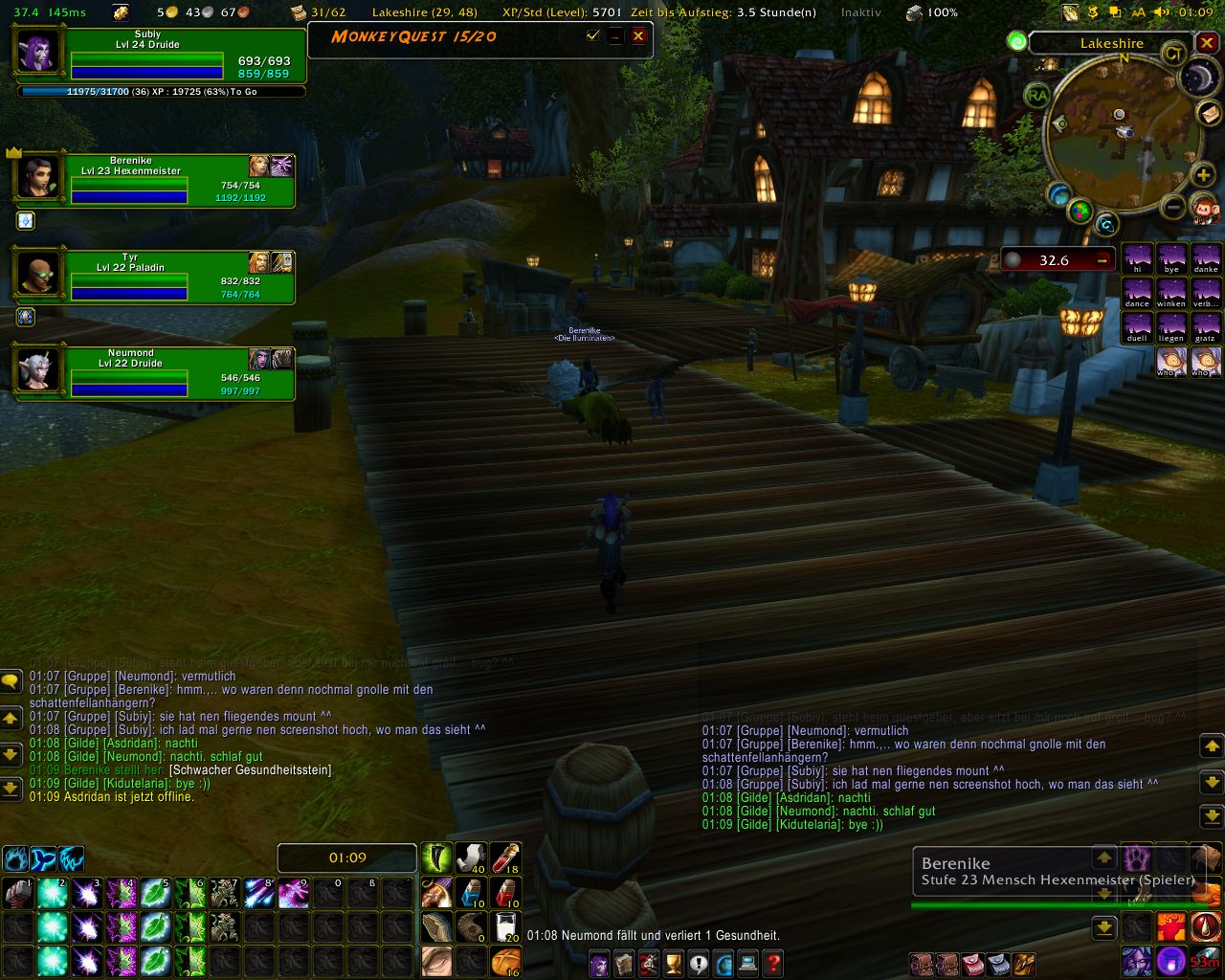The width and height of the screenshot is (1225, 980).
Task: Select Tyr the Paladin's party frame
Action: (153, 277)
